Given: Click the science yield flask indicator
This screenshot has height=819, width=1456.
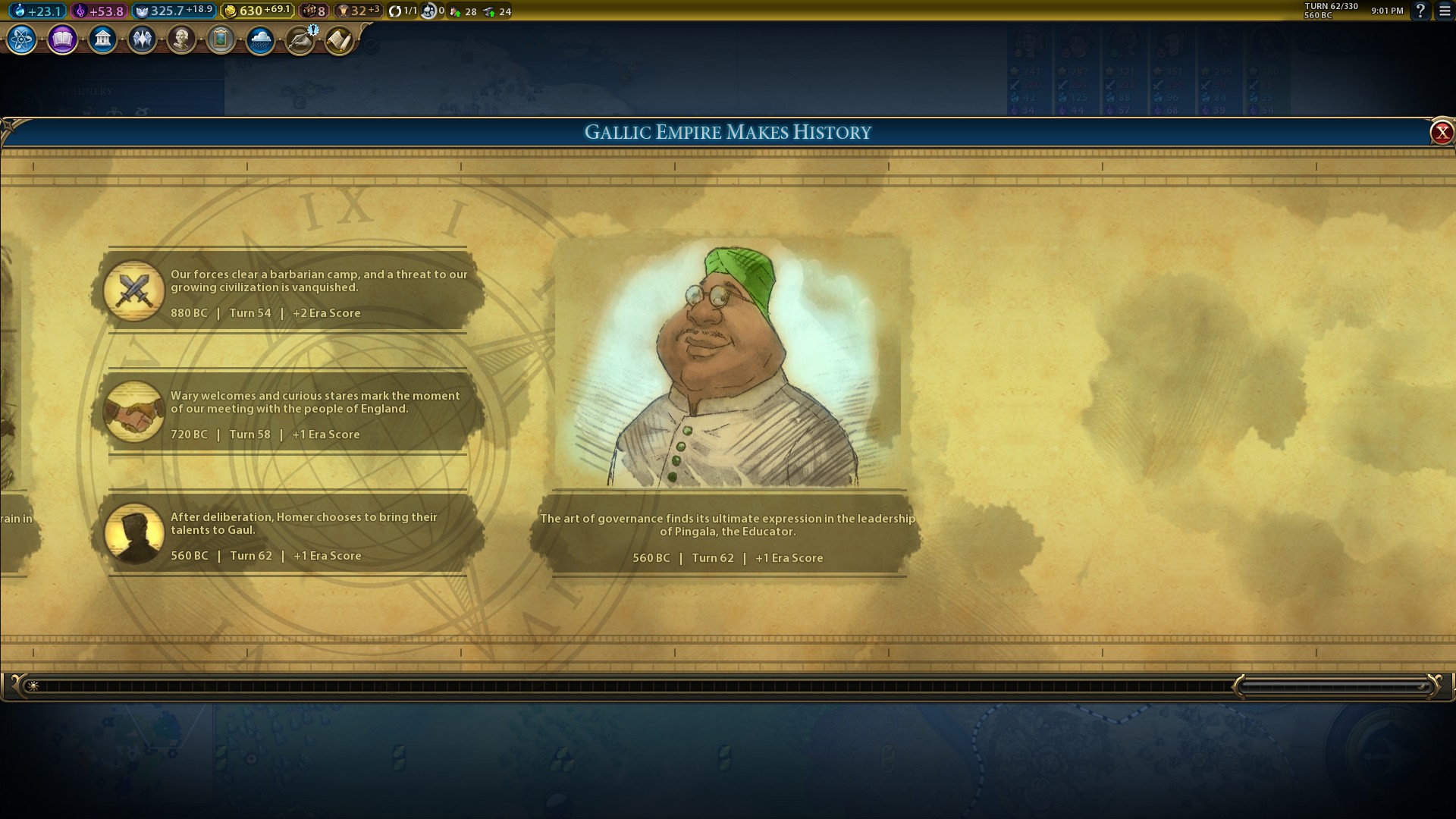Looking at the screenshot, I should [x=36, y=11].
